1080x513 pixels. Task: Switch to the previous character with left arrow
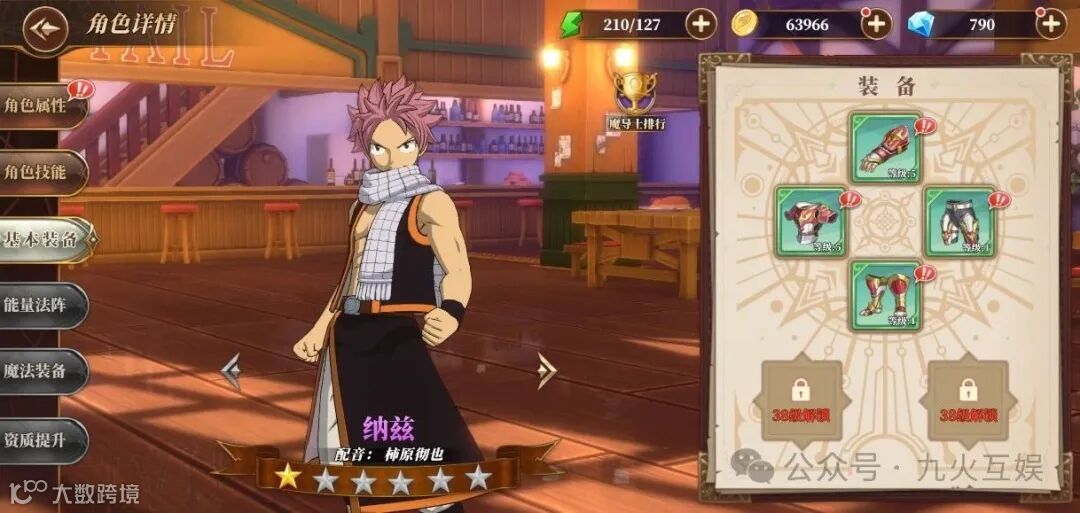click(x=231, y=371)
